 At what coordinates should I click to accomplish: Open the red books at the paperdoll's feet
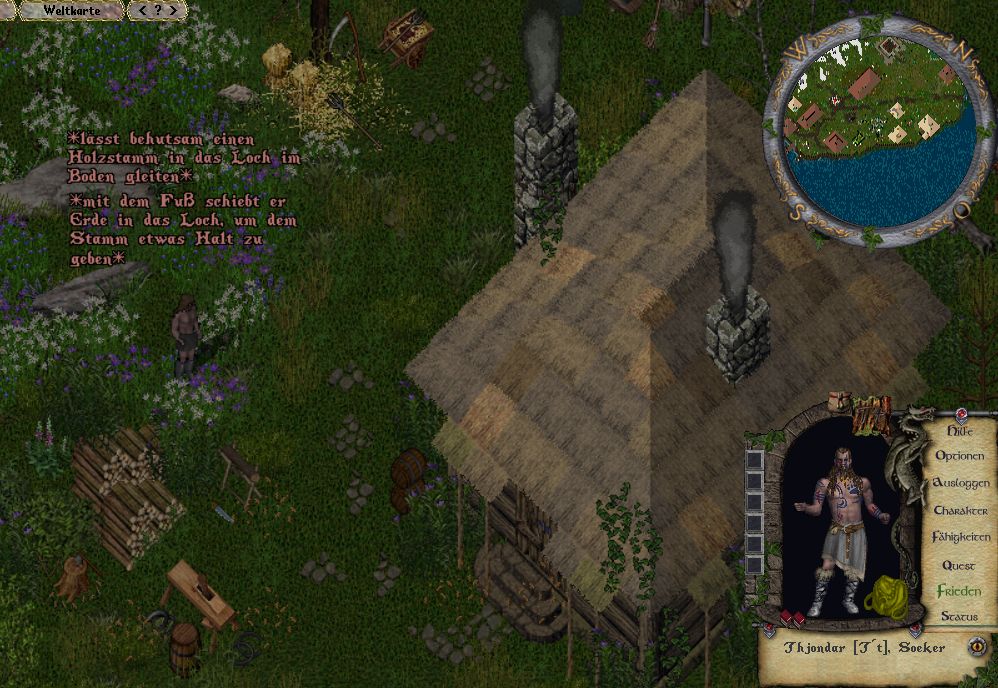792,617
